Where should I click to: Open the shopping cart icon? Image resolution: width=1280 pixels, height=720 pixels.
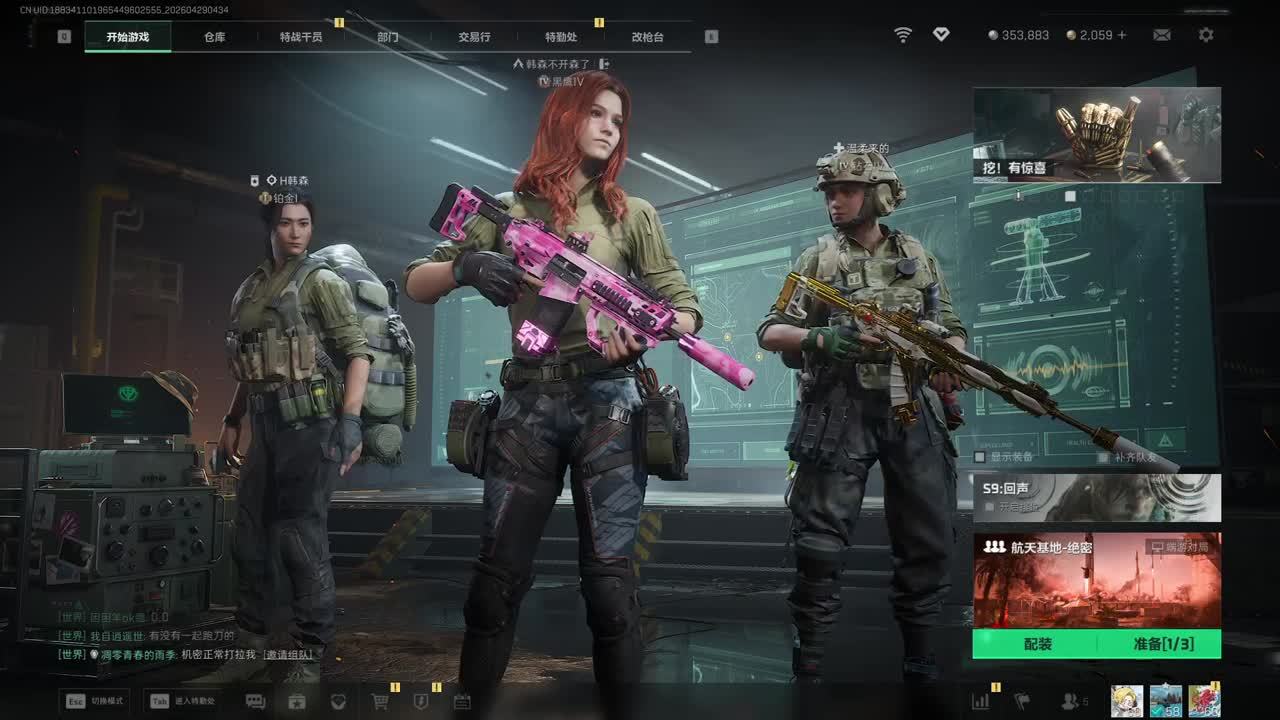pyautogui.click(x=380, y=701)
